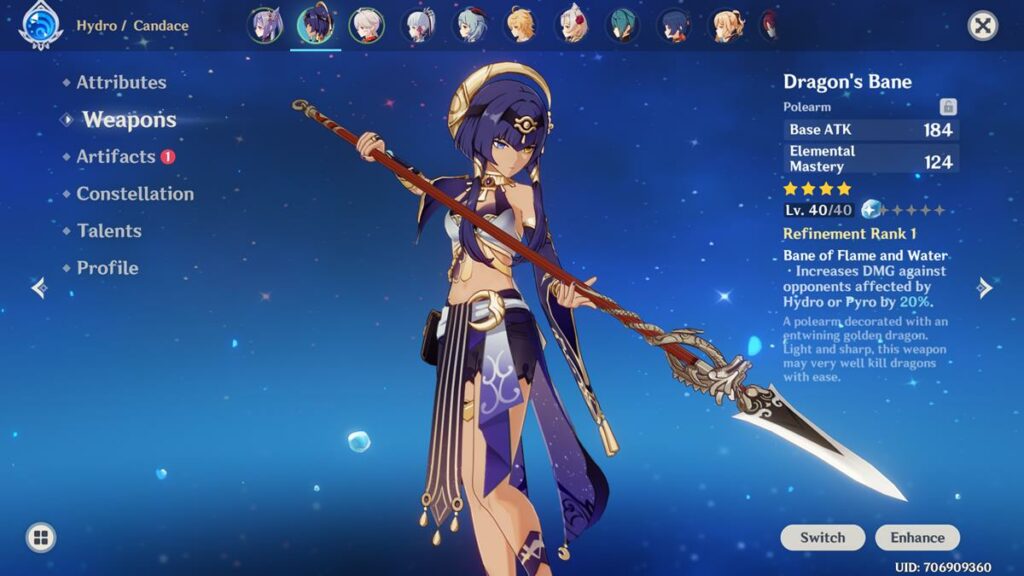Go to the Artifacts section
Viewport: 1024px width, 576px height.
point(116,157)
